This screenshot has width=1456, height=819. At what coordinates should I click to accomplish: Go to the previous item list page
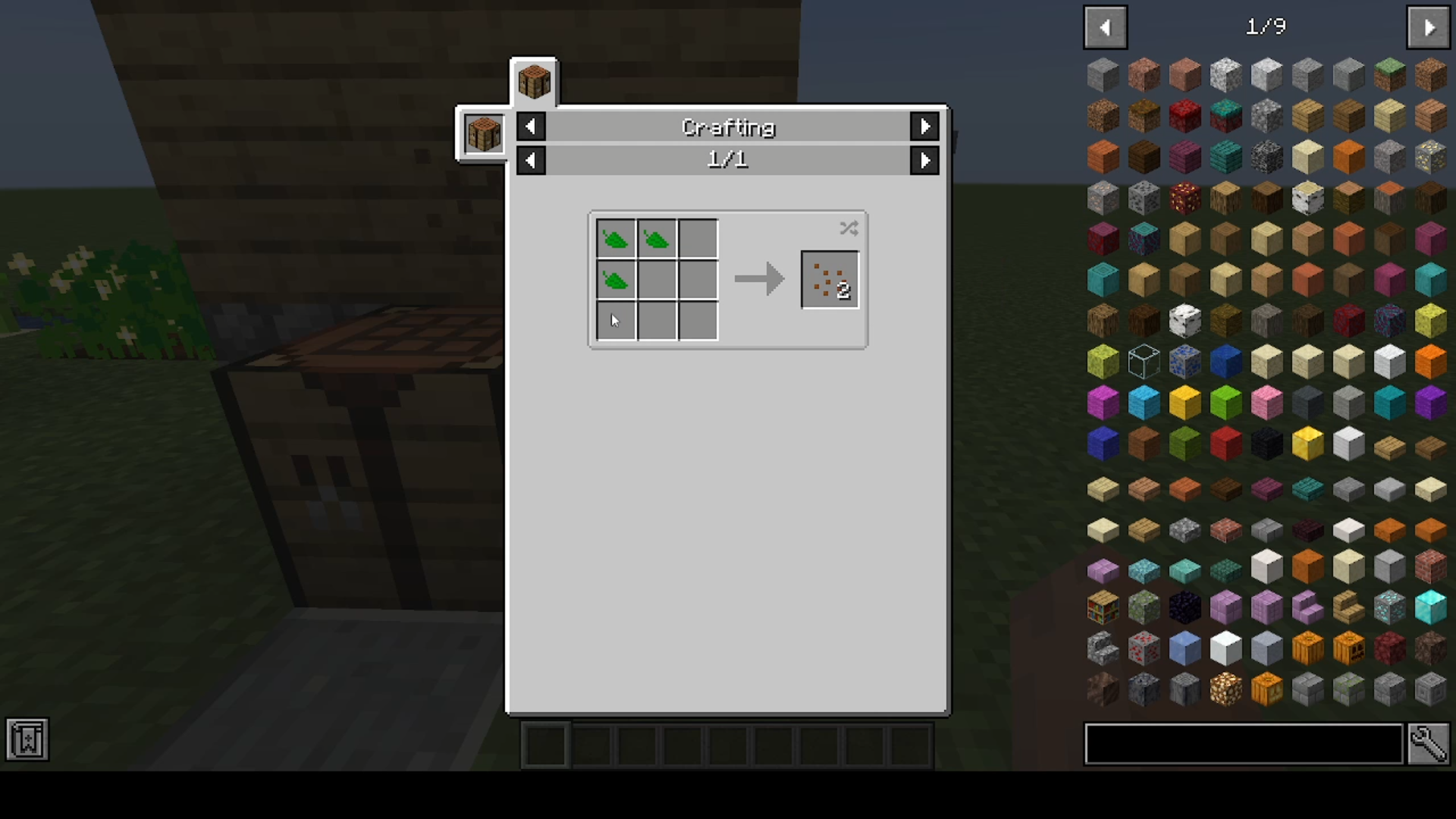point(1105,27)
